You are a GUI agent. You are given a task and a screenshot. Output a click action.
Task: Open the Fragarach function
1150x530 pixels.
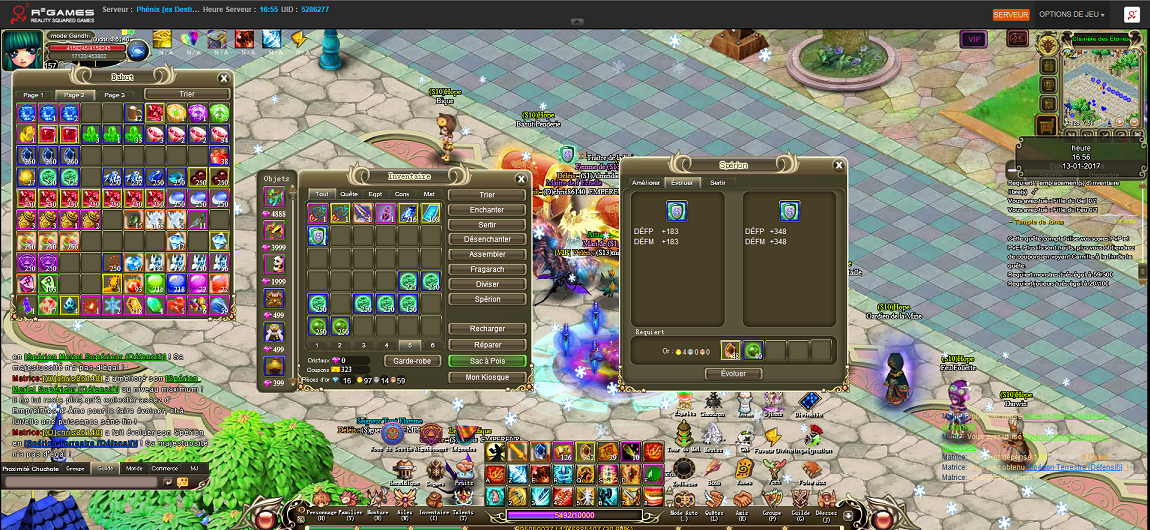487,270
